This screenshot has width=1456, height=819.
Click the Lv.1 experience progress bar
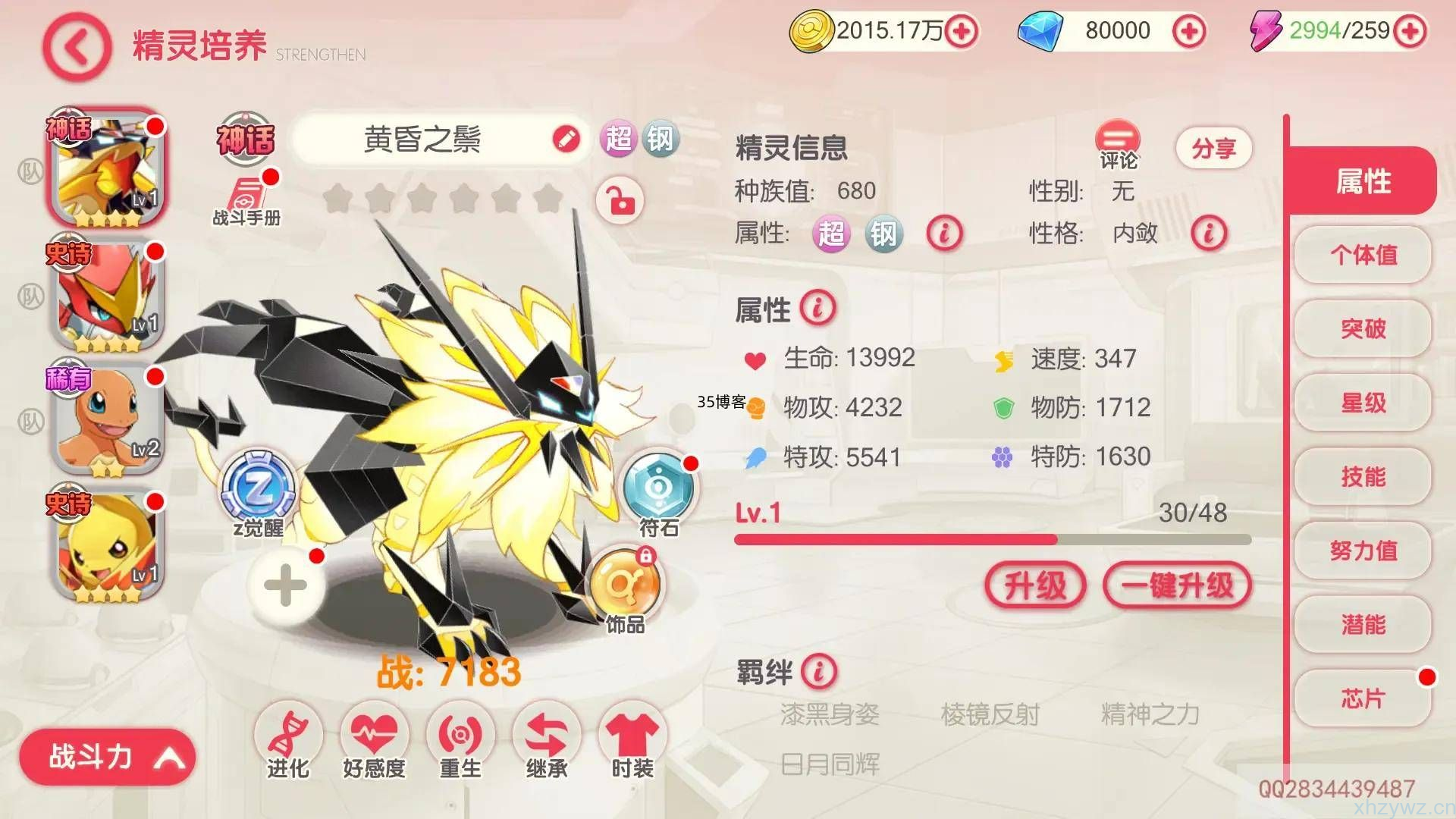[x=986, y=538]
